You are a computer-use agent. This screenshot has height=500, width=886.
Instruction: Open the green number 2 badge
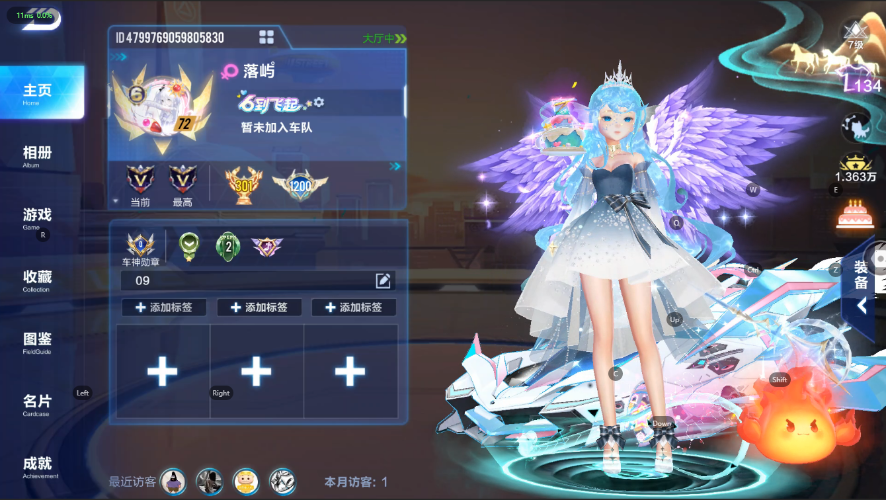click(x=229, y=245)
